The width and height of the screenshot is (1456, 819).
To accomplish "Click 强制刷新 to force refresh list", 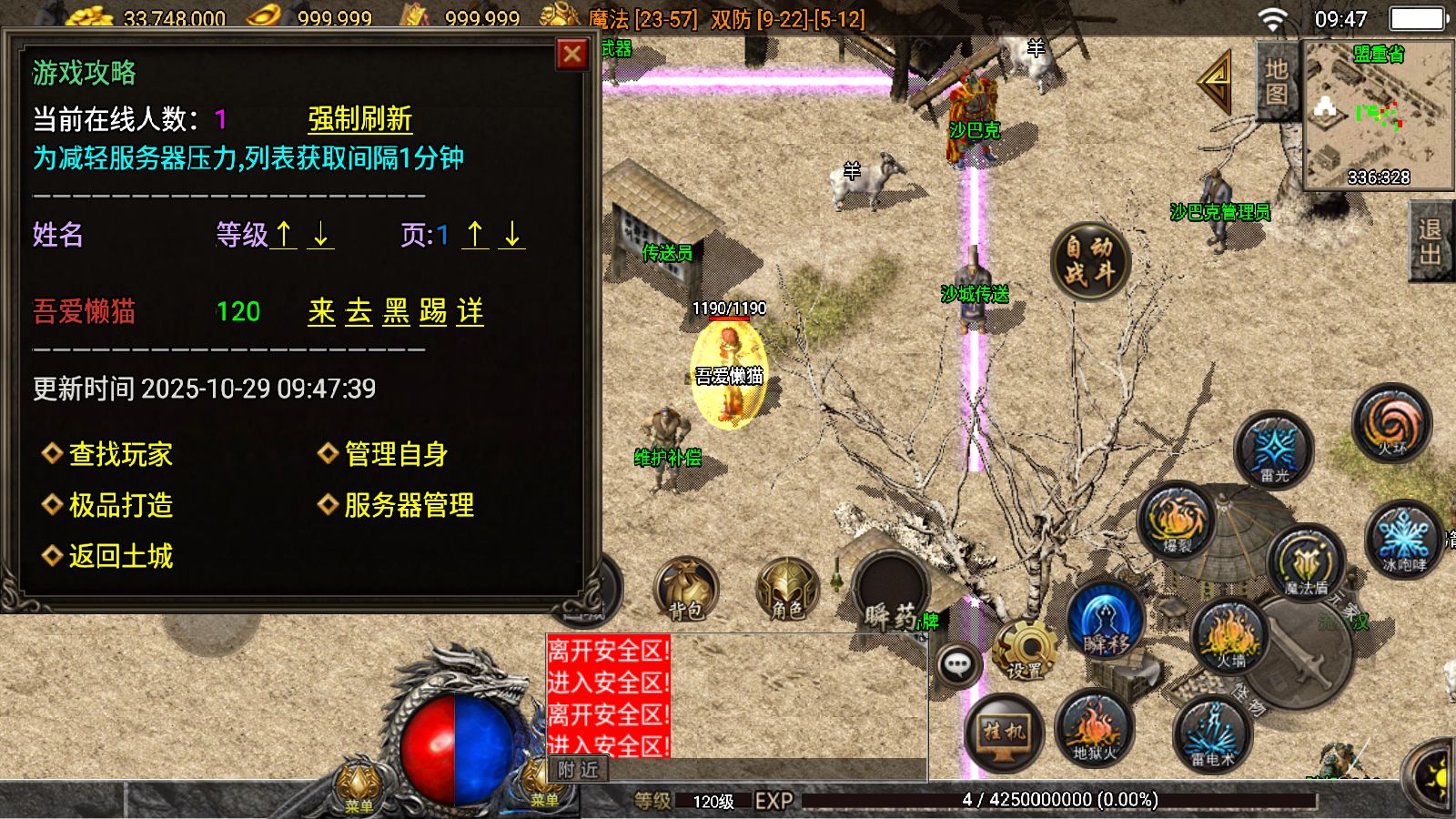I will coord(359,118).
